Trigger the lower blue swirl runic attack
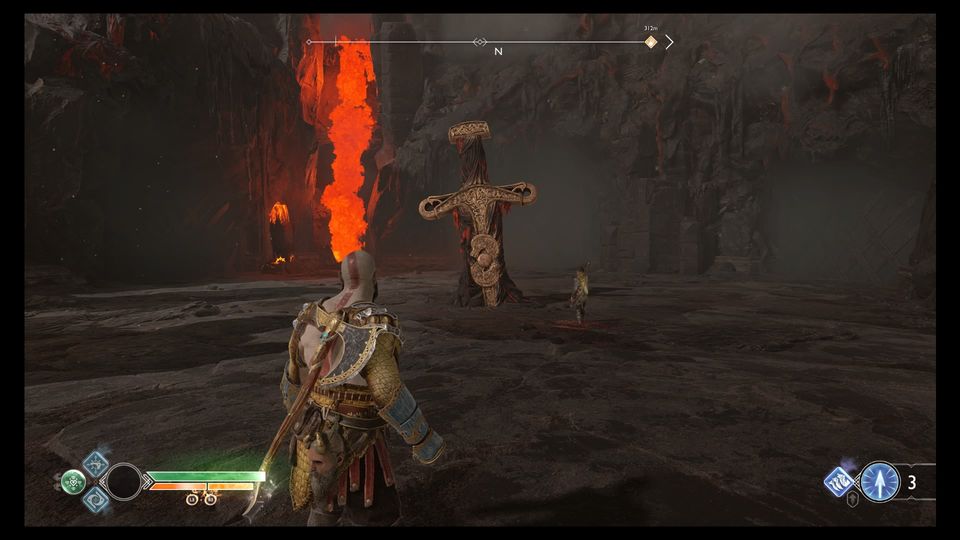This screenshot has height=540, width=960. point(96,500)
